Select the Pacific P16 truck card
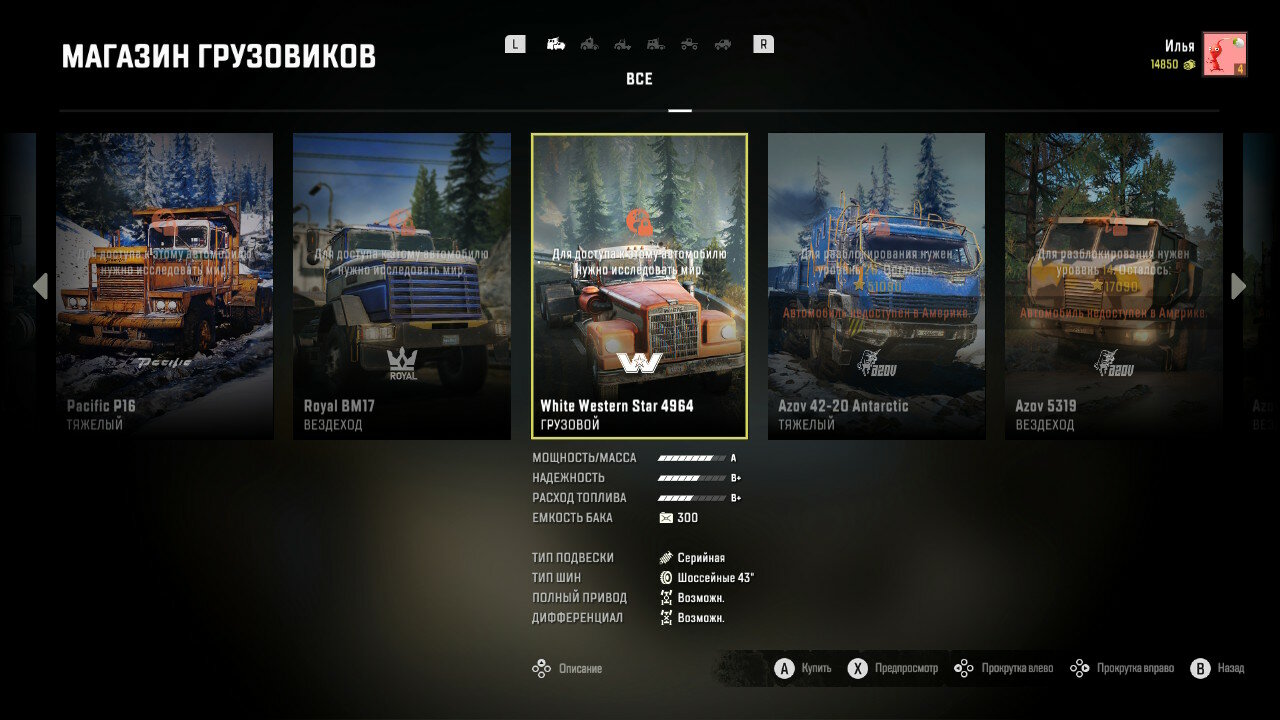 click(x=165, y=286)
